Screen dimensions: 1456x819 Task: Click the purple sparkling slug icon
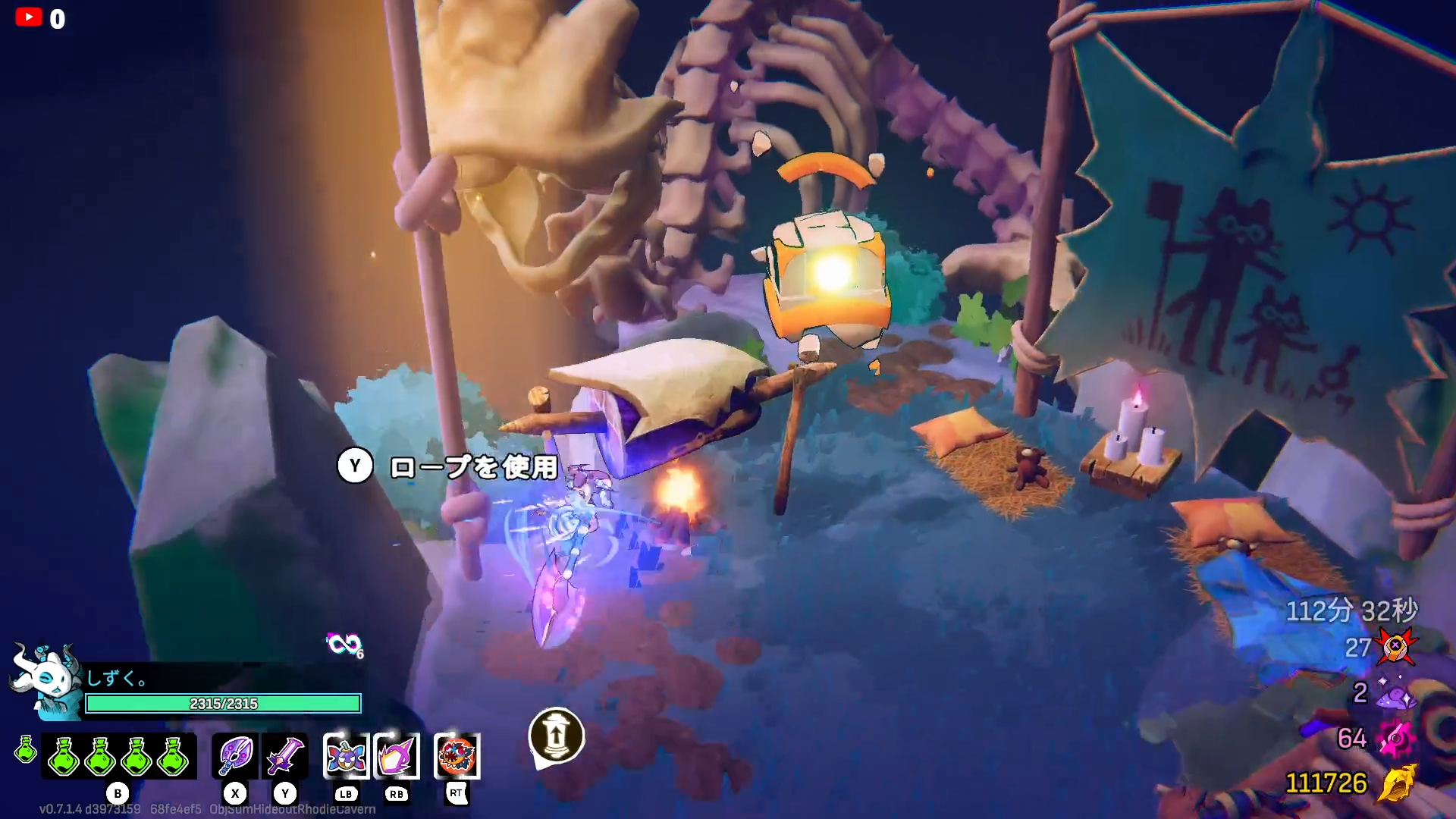1395,694
